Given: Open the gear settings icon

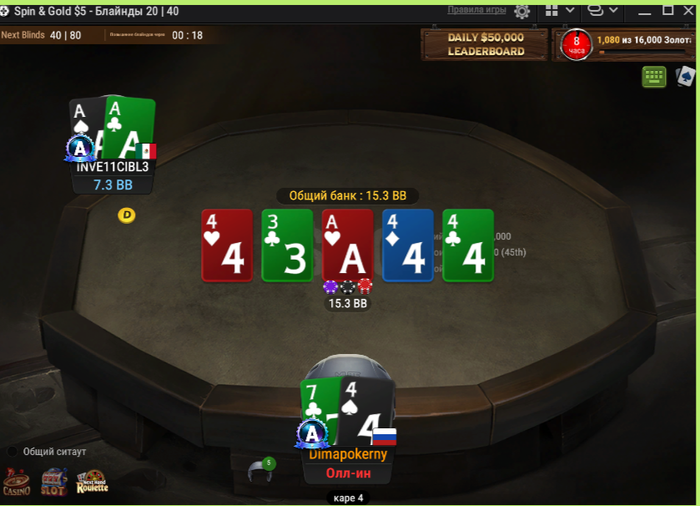Looking at the screenshot, I should pyautogui.click(x=522, y=11).
